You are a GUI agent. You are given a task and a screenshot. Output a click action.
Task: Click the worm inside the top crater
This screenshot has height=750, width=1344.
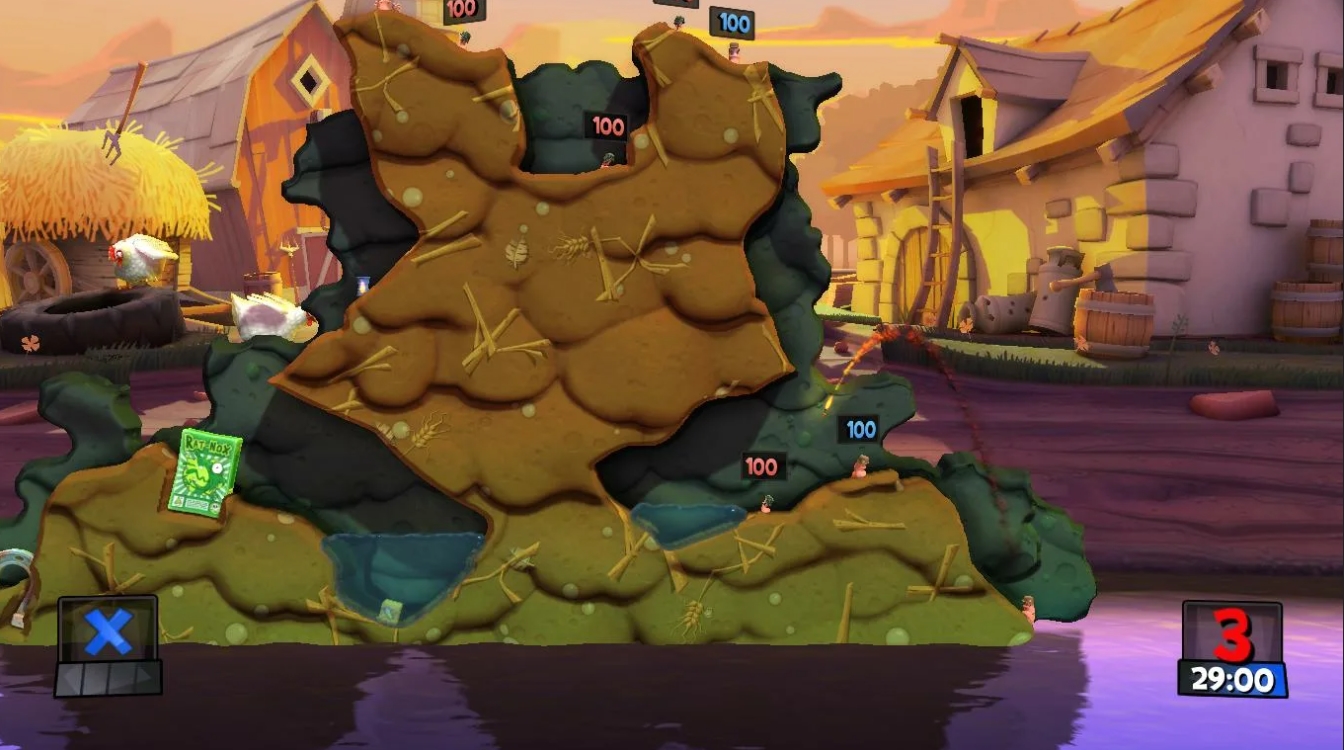pos(607,160)
